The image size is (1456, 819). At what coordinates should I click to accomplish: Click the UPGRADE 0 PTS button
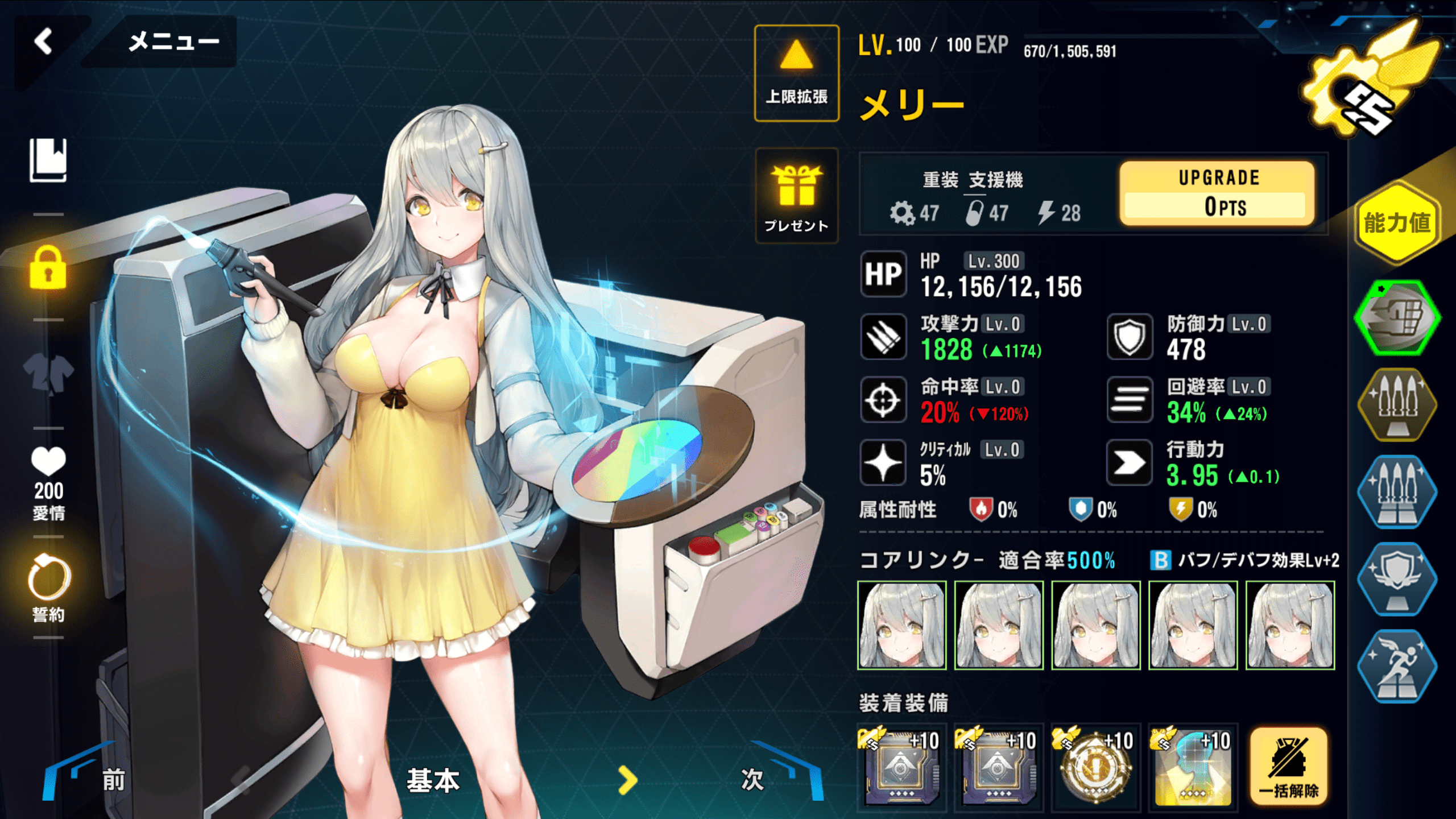point(1218,193)
